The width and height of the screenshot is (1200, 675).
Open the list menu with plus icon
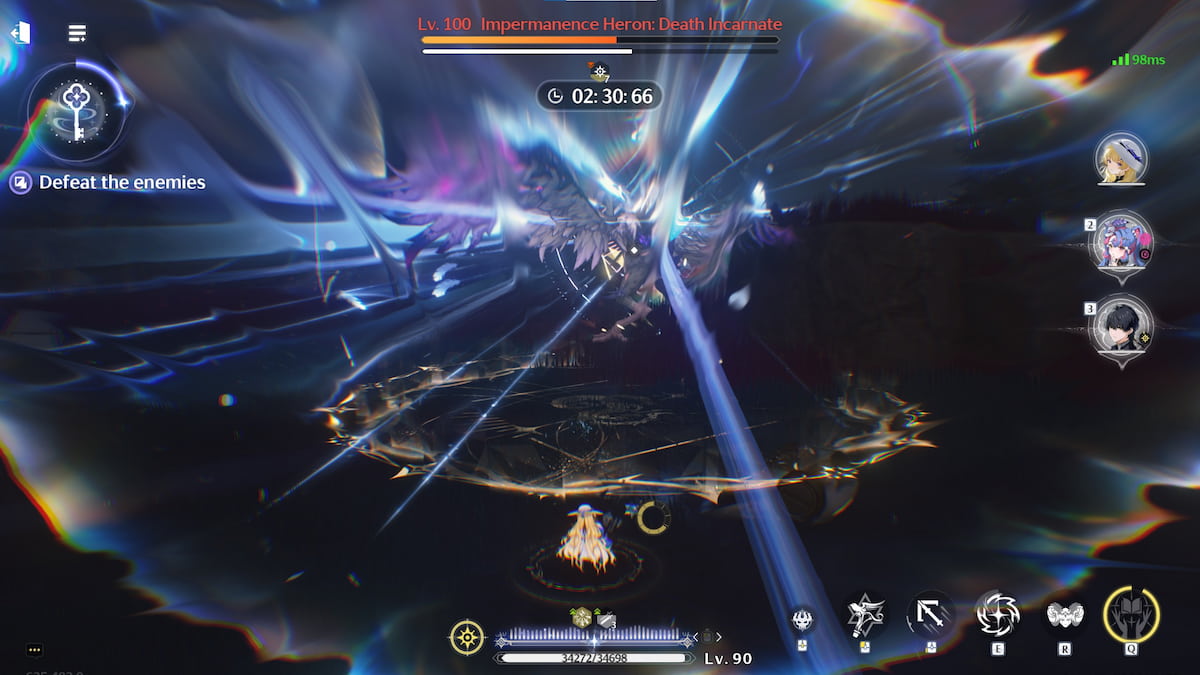pos(77,33)
